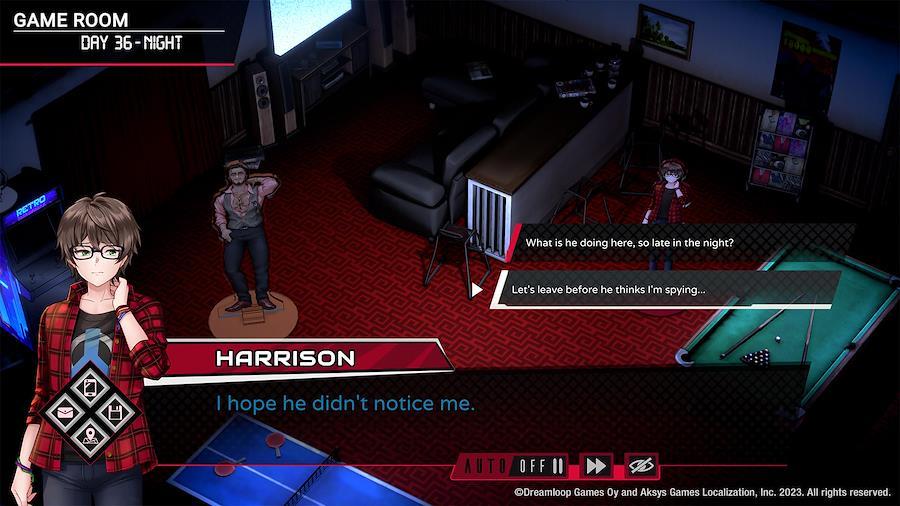Screen dimensions: 900x506
Task: Open the floppy disk save icon
Action: pyautogui.click(x=114, y=412)
